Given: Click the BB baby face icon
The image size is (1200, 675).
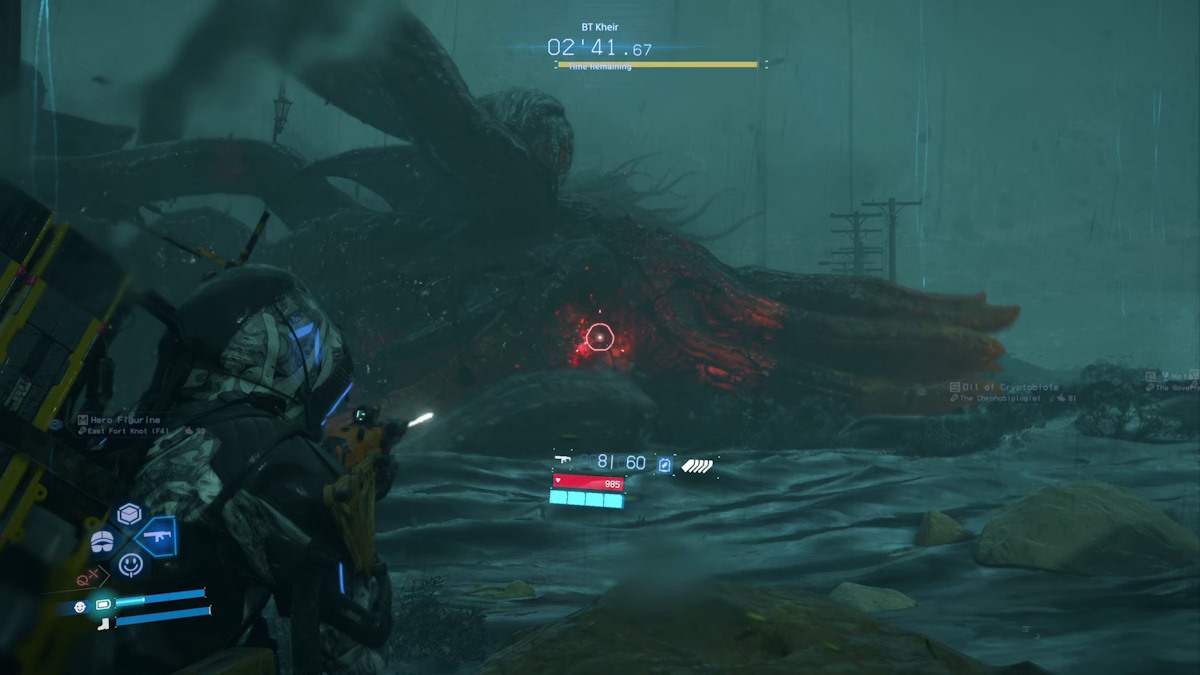Looking at the screenshot, I should (x=80, y=606).
